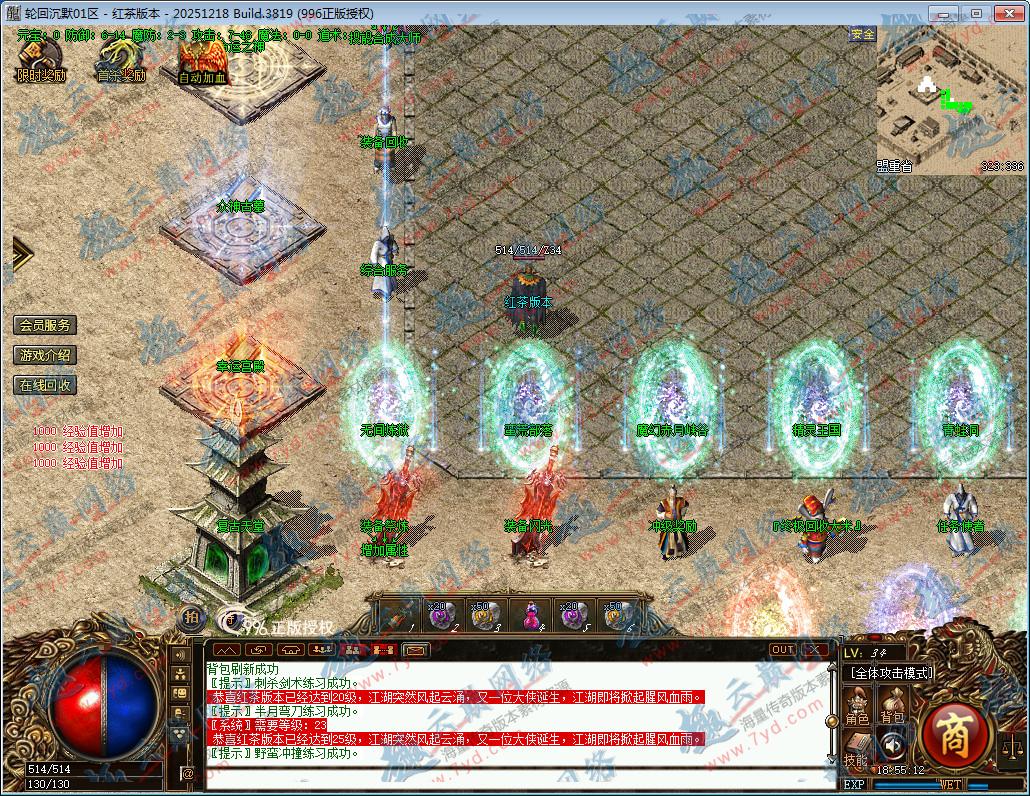The width and height of the screenshot is (1030, 796).
Task: Open the 限时奖励 timed reward icon
Action: pyautogui.click(x=40, y=58)
